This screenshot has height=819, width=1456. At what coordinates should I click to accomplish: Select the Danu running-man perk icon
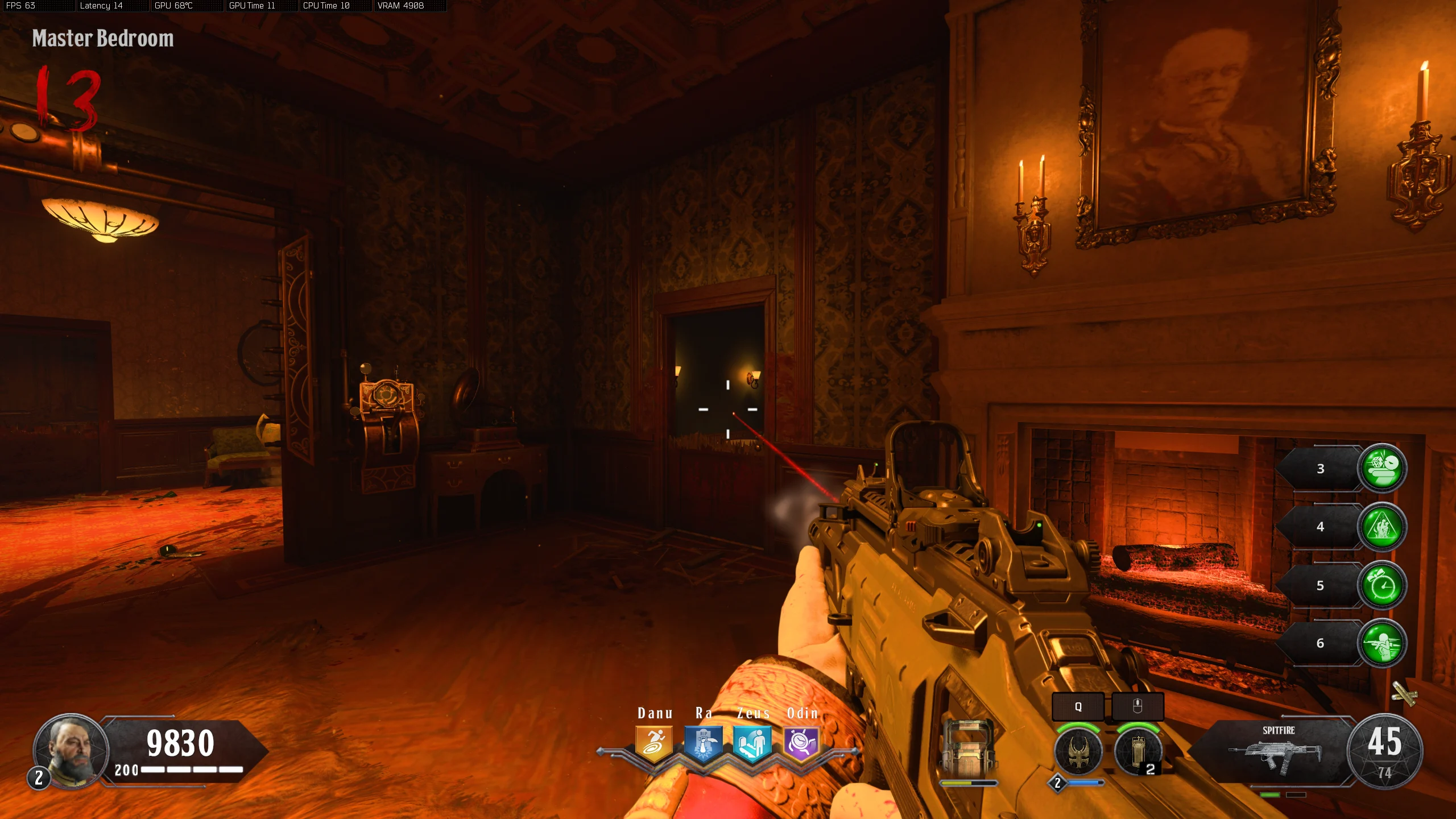654,743
